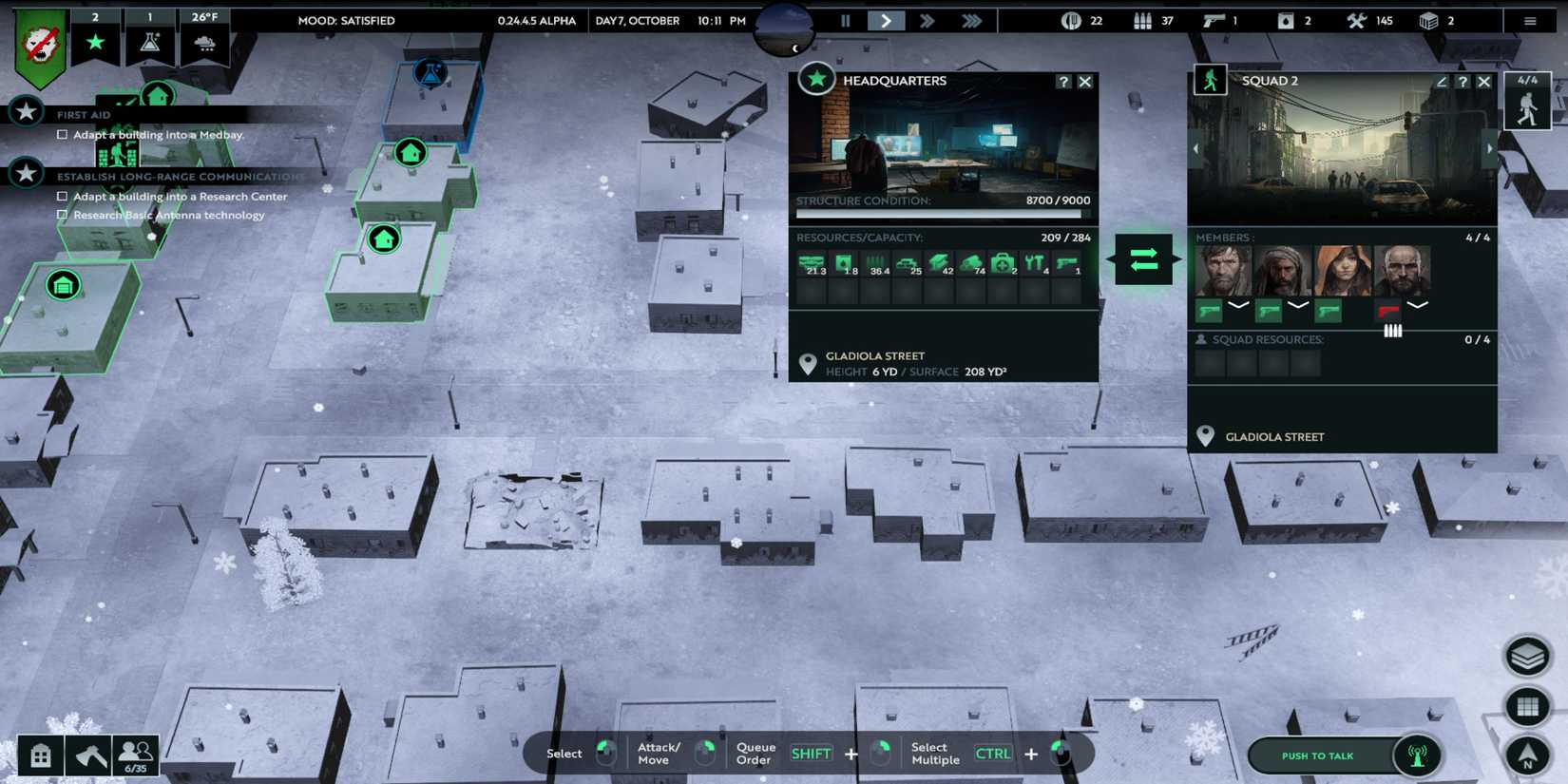
Task: Check Research Basic Antenna technology
Action: [x=63, y=215]
